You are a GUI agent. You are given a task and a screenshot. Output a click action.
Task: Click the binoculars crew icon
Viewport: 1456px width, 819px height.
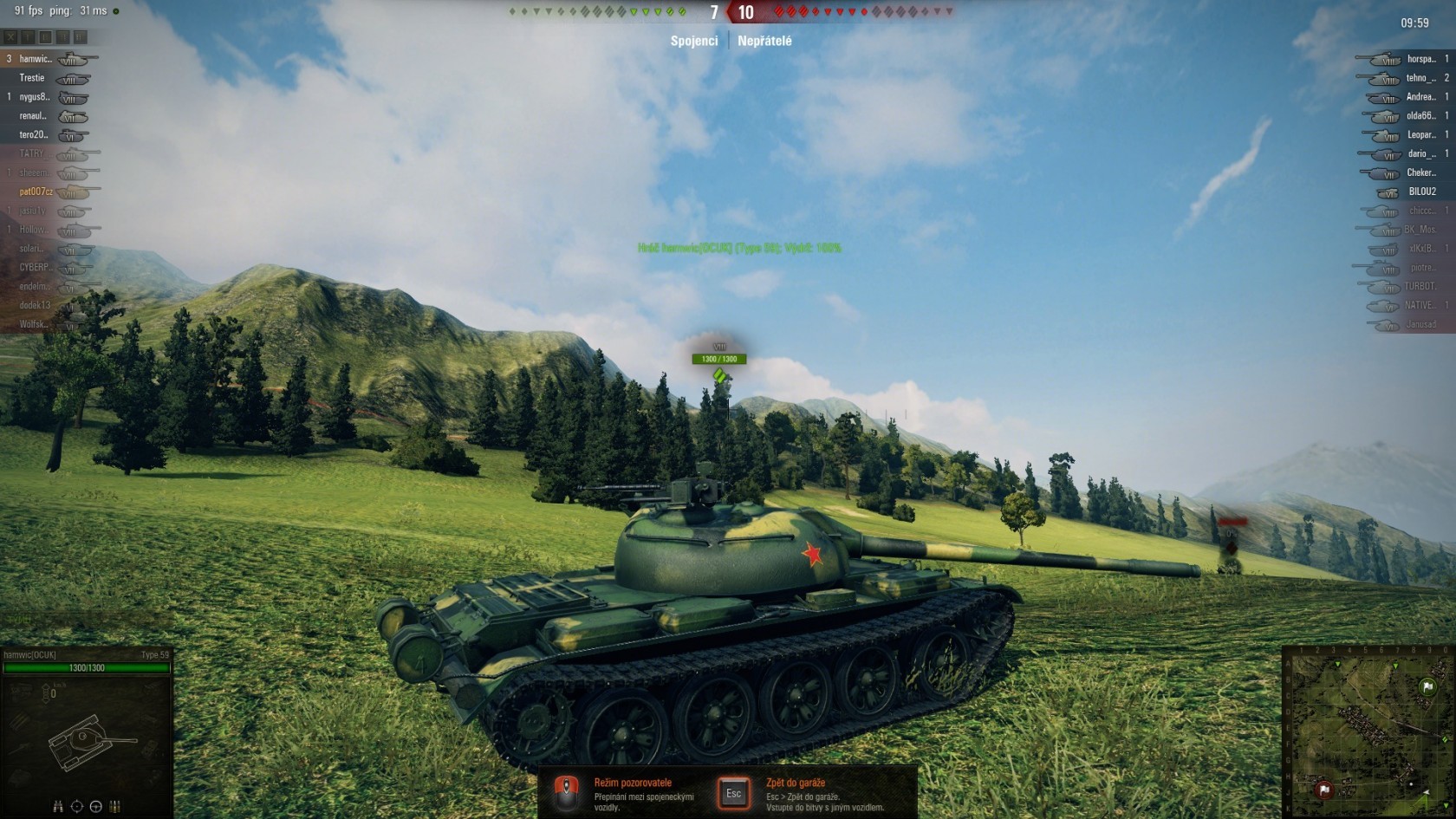click(58, 807)
